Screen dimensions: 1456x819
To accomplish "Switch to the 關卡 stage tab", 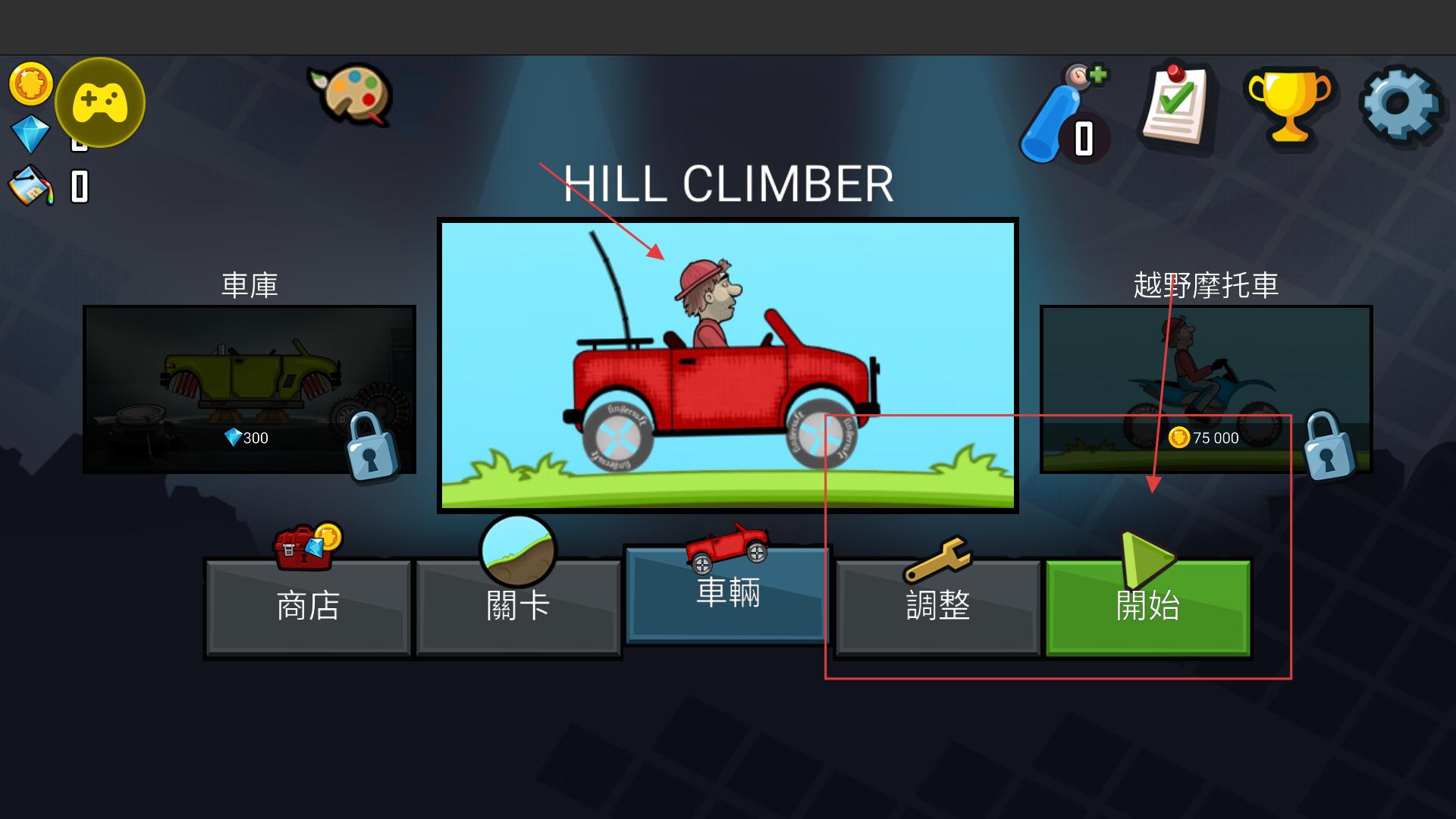I will coord(518,606).
